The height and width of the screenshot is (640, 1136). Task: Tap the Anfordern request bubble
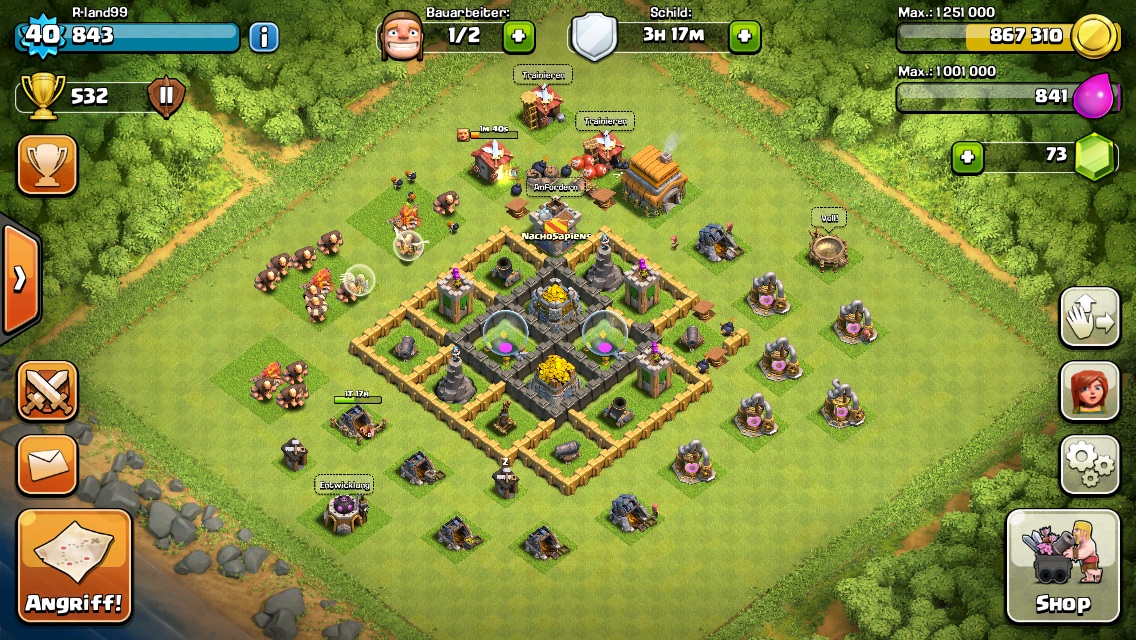pos(555,187)
